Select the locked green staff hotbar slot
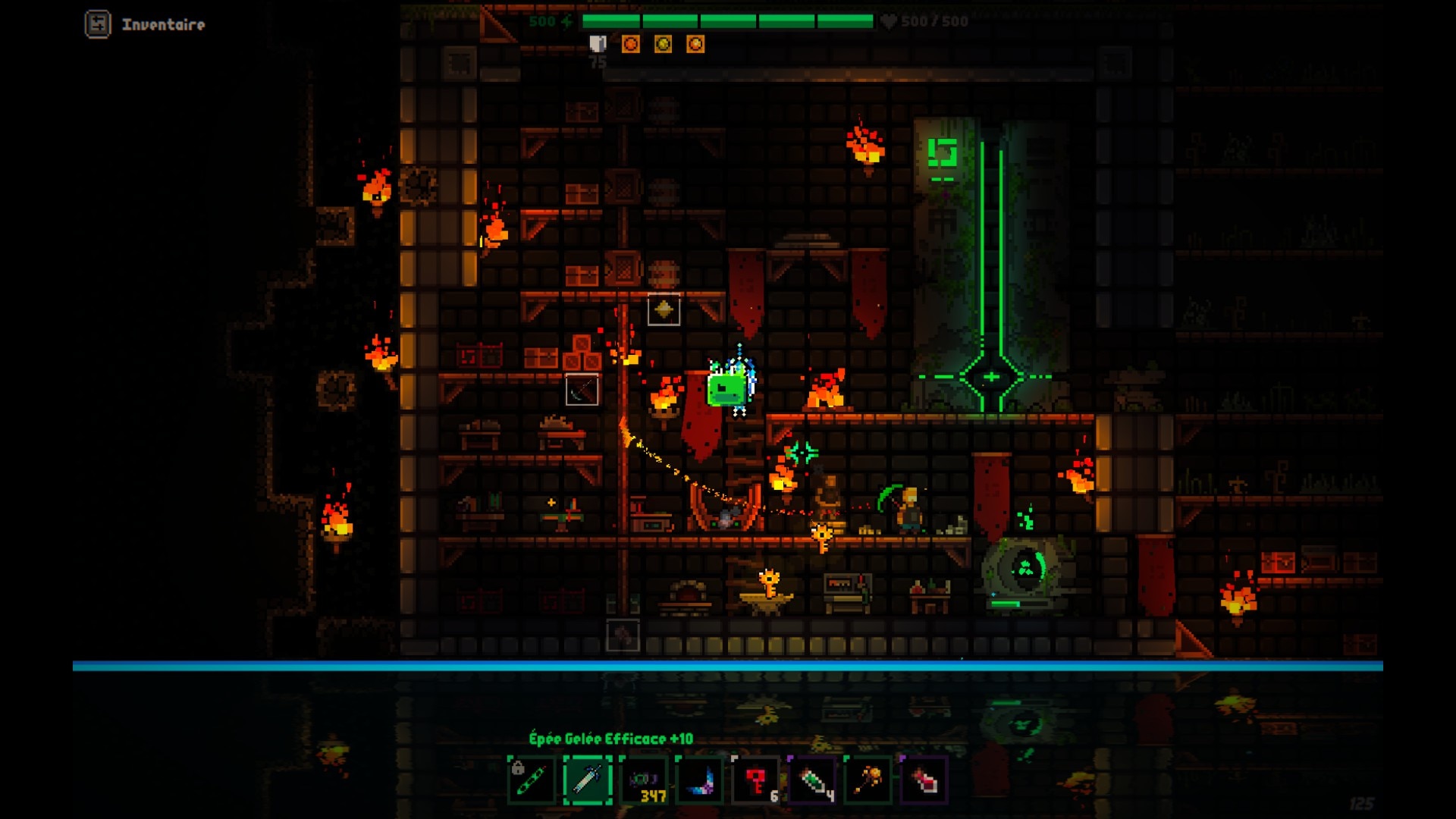The height and width of the screenshot is (819, 1456). (532, 780)
